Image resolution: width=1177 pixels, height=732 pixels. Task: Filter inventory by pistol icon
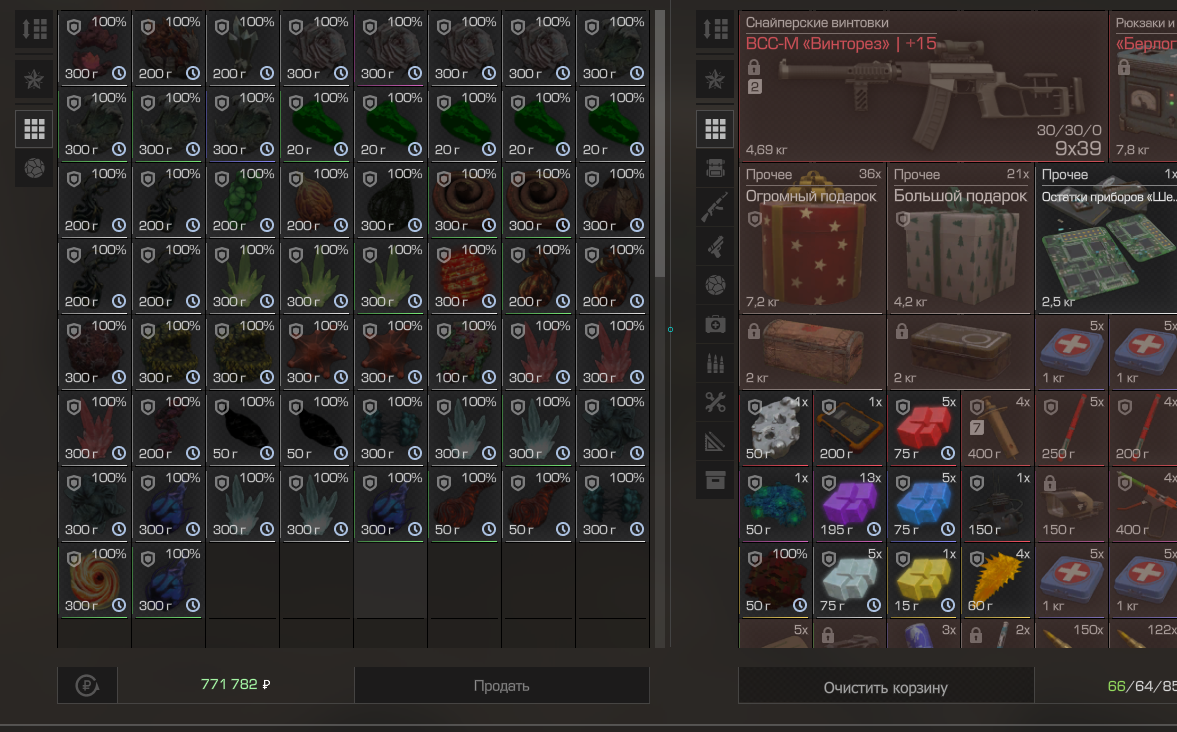click(715, 246)
